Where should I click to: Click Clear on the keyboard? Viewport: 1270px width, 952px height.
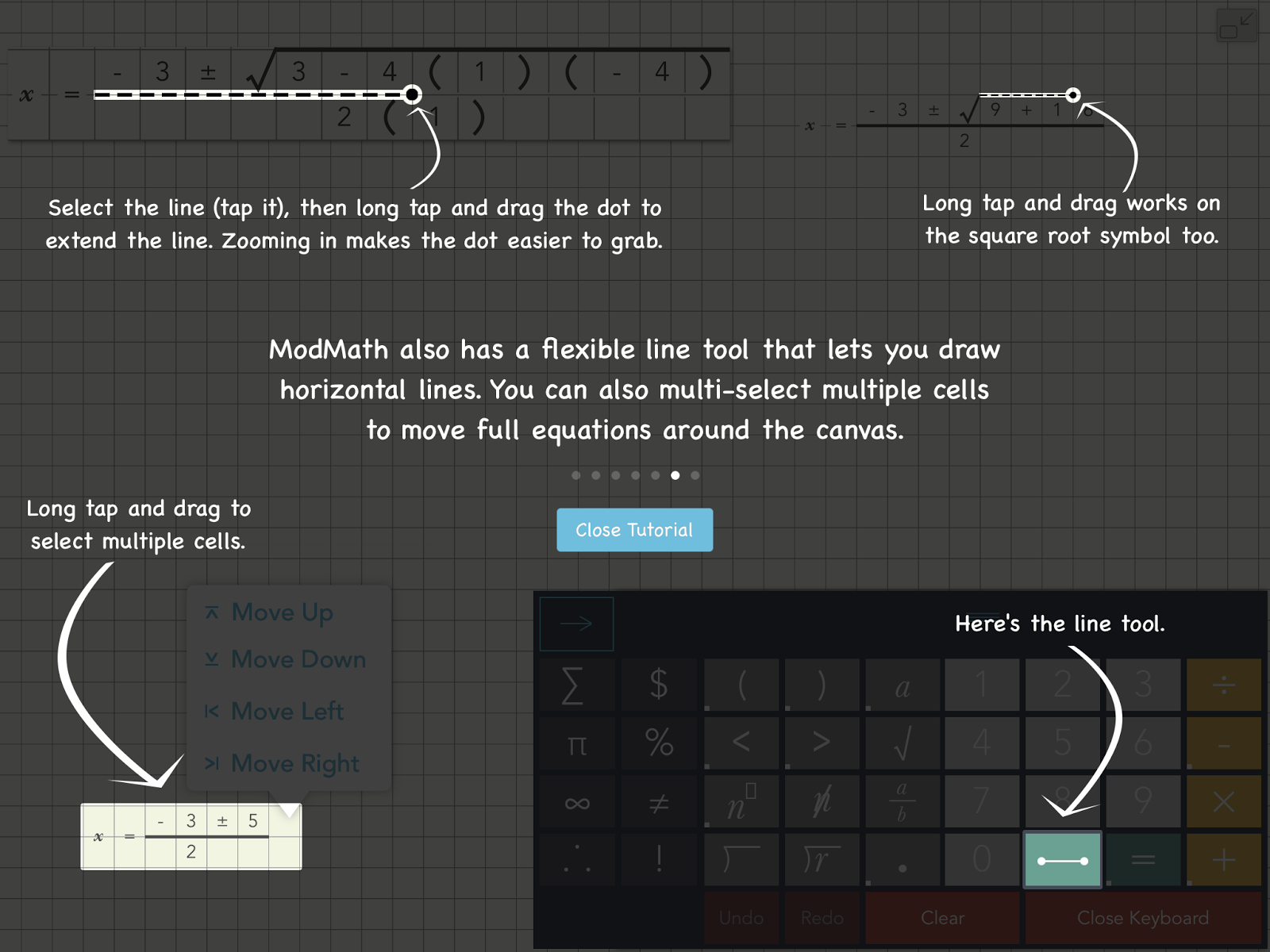click(943, 918)
